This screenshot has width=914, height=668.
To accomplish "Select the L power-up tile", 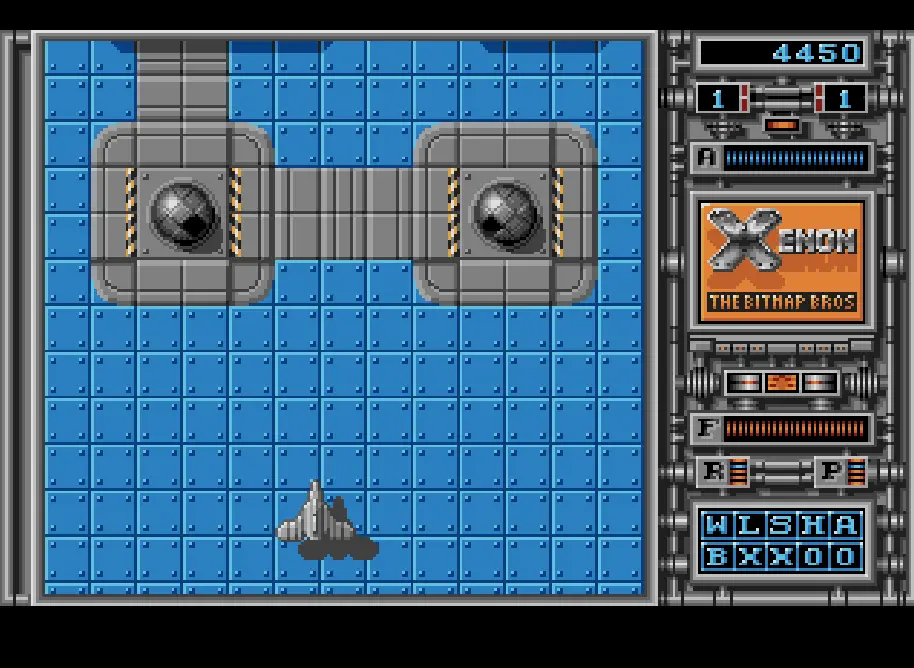I will pos(749,525).
